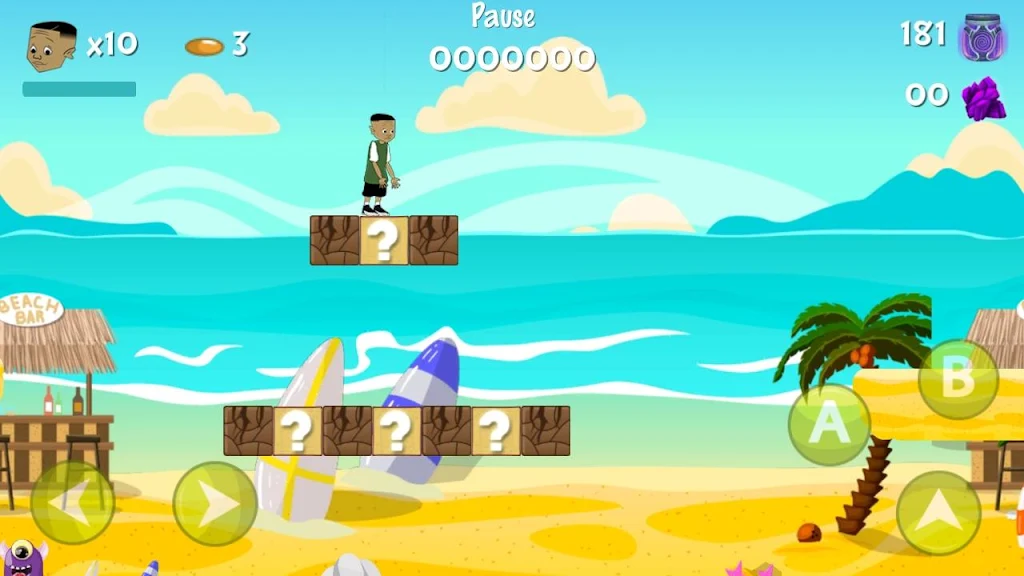Tap the left arrow move button
This screenshot has width=1024, height=576.
[x=72, y=503]
